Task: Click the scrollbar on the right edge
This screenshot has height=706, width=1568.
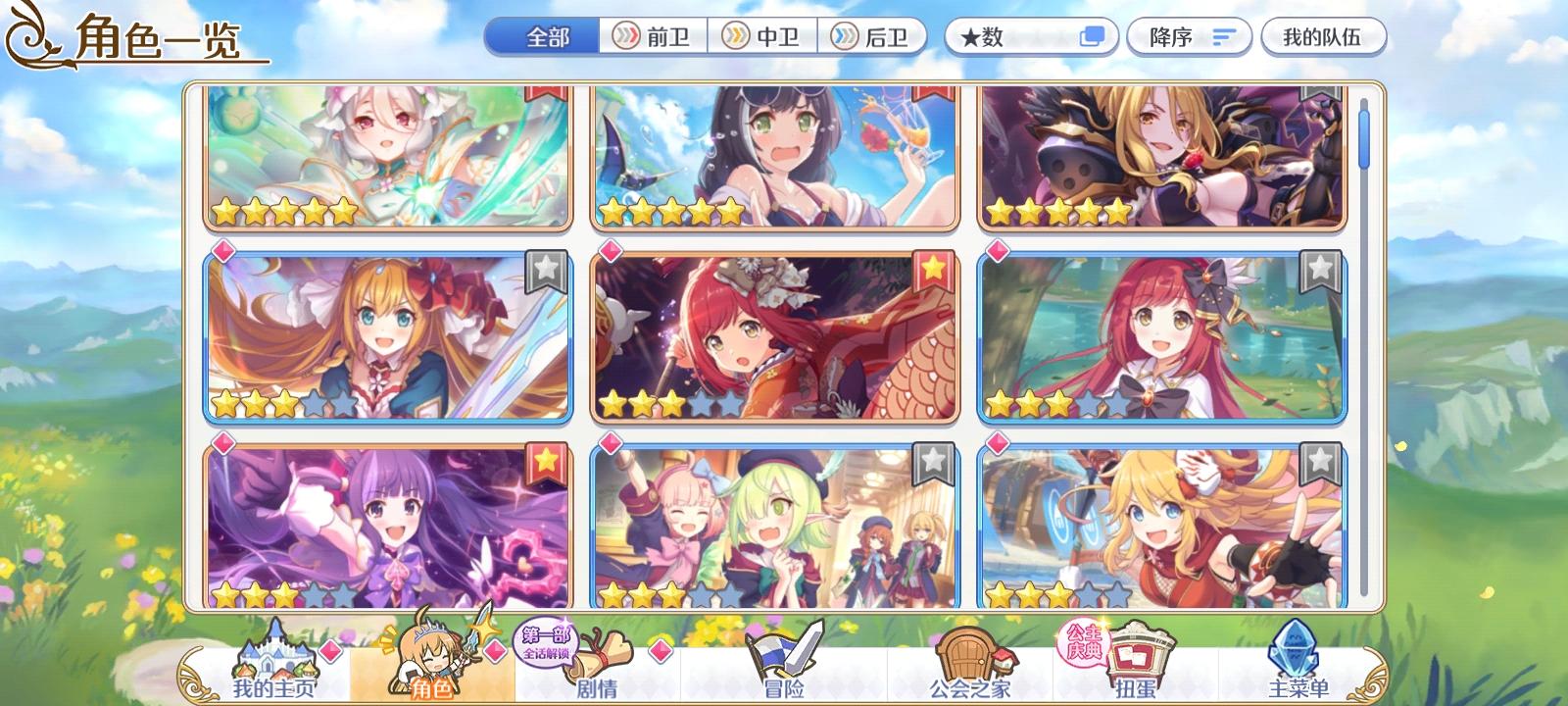Action: click(1365, 137)
